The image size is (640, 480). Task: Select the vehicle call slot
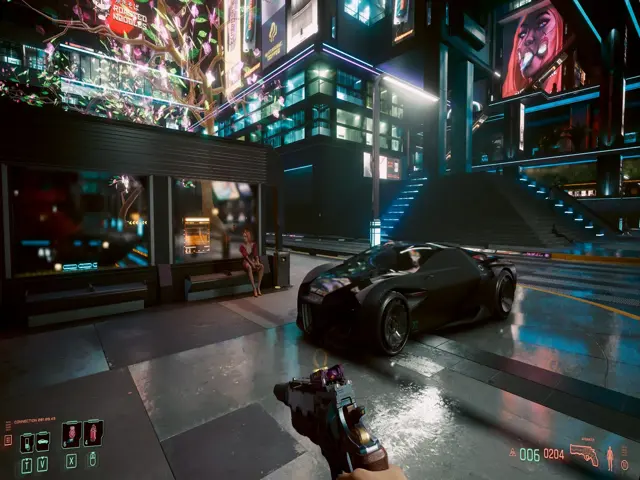pyautogui.click(x=43, y=442)
